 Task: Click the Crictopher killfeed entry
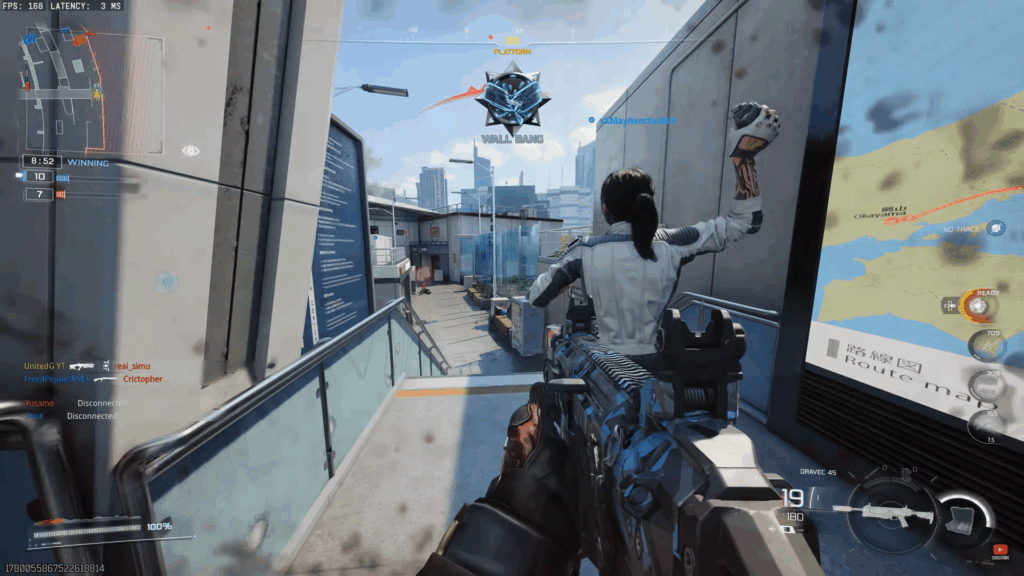(x=142, y=379)
